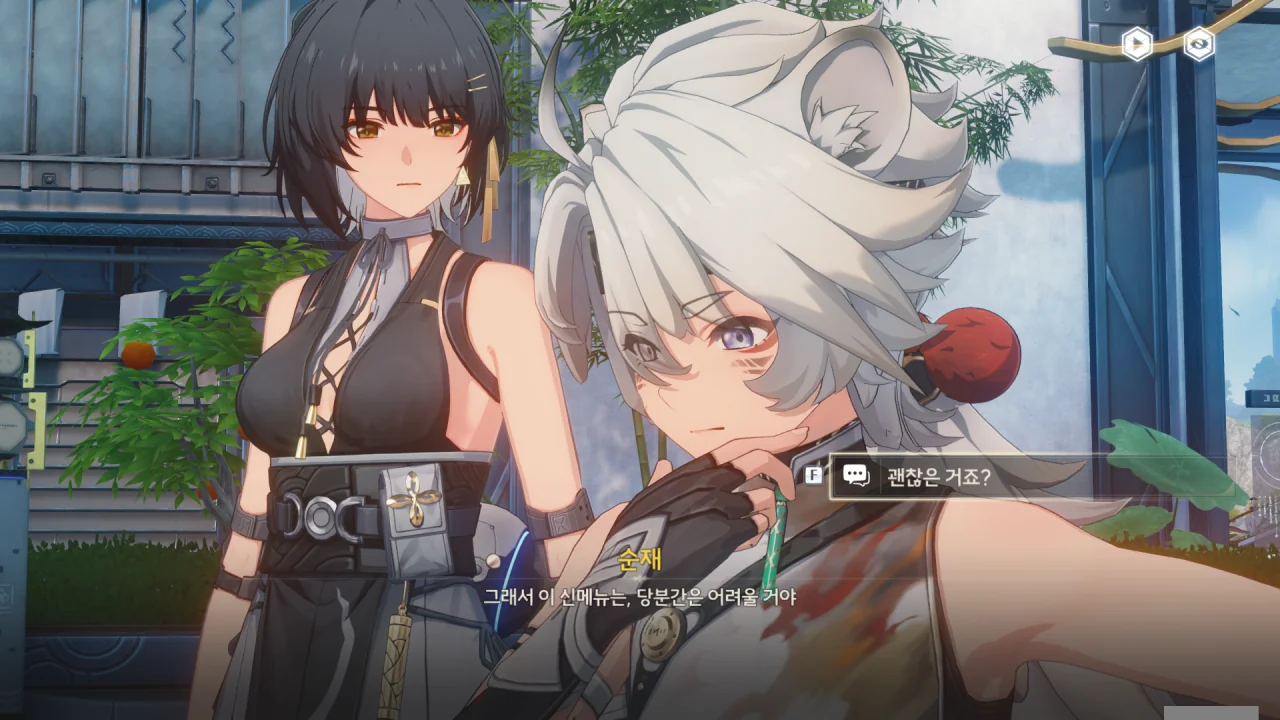Choose the dialogue reply "괜찮은 거죠?"
1280x720 pixels.
point(937,477)
